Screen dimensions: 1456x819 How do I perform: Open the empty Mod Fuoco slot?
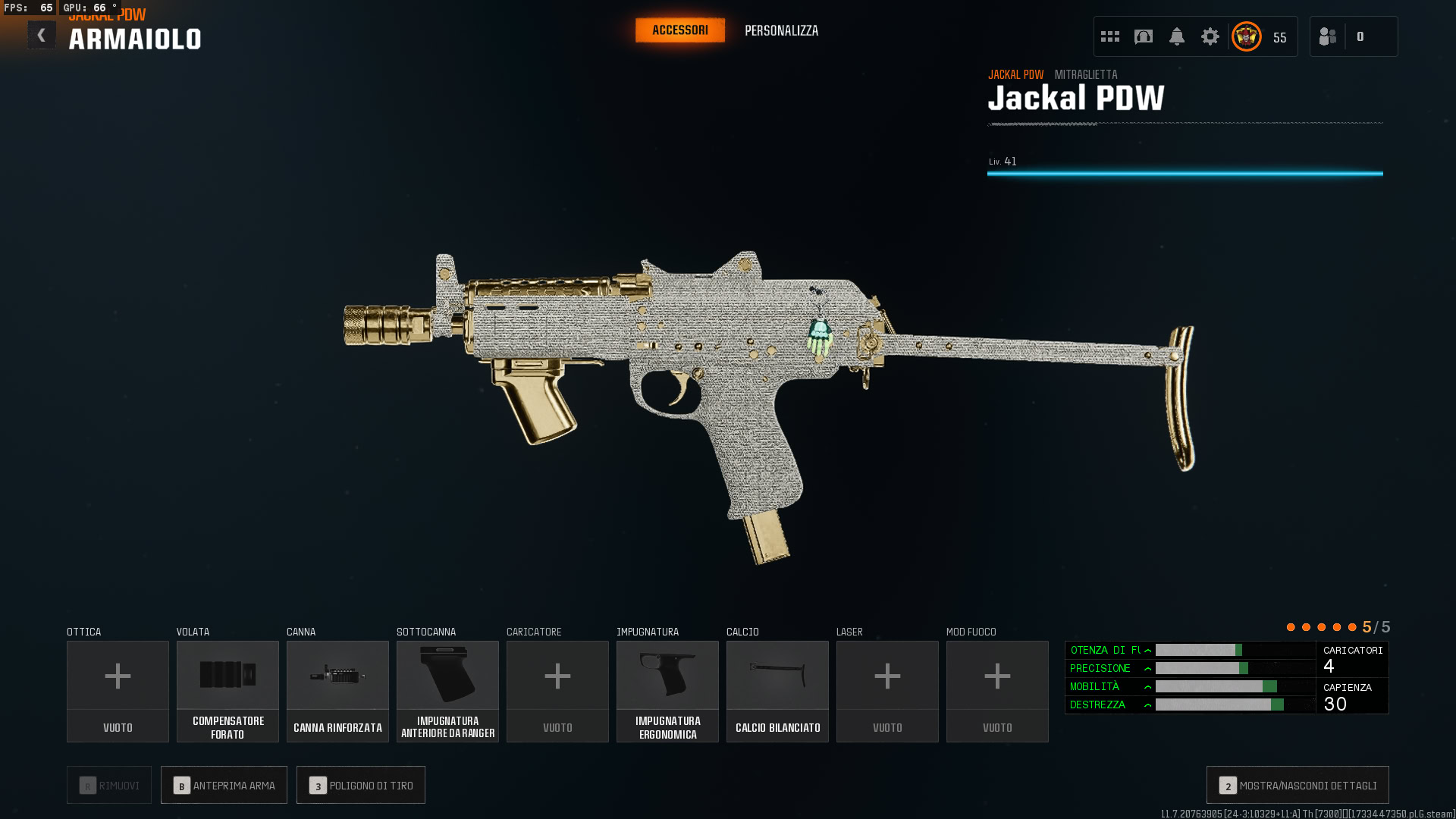(x=997, y=691)
